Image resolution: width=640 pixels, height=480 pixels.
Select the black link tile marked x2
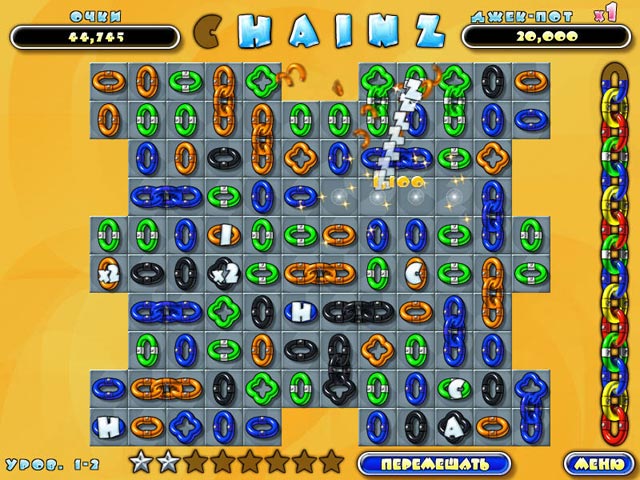coord(222,271)
